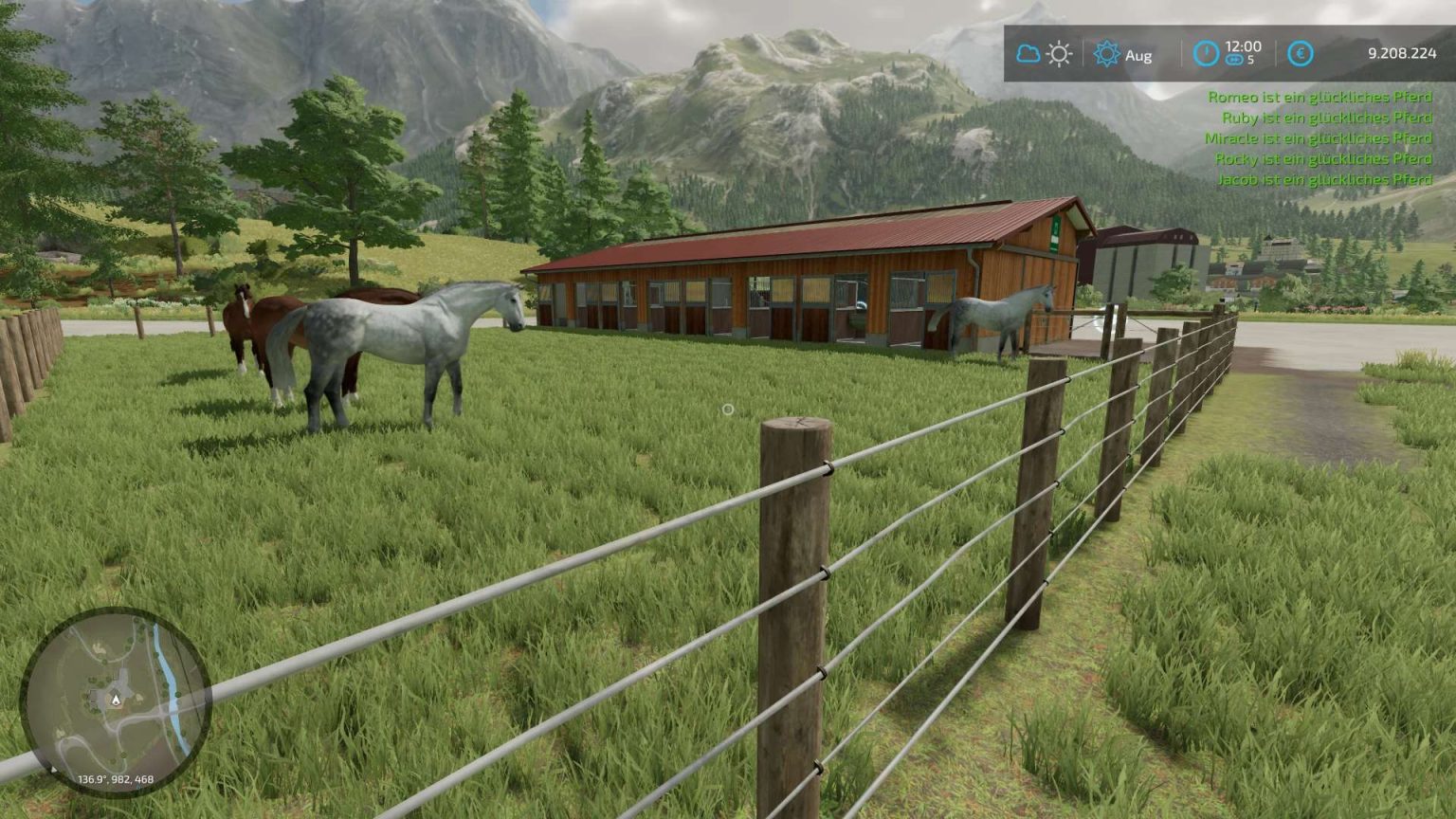Click the euro currency icon
Image resolution: width=1456 pixels, height=819 pixels.
(x=1301, y=54)
